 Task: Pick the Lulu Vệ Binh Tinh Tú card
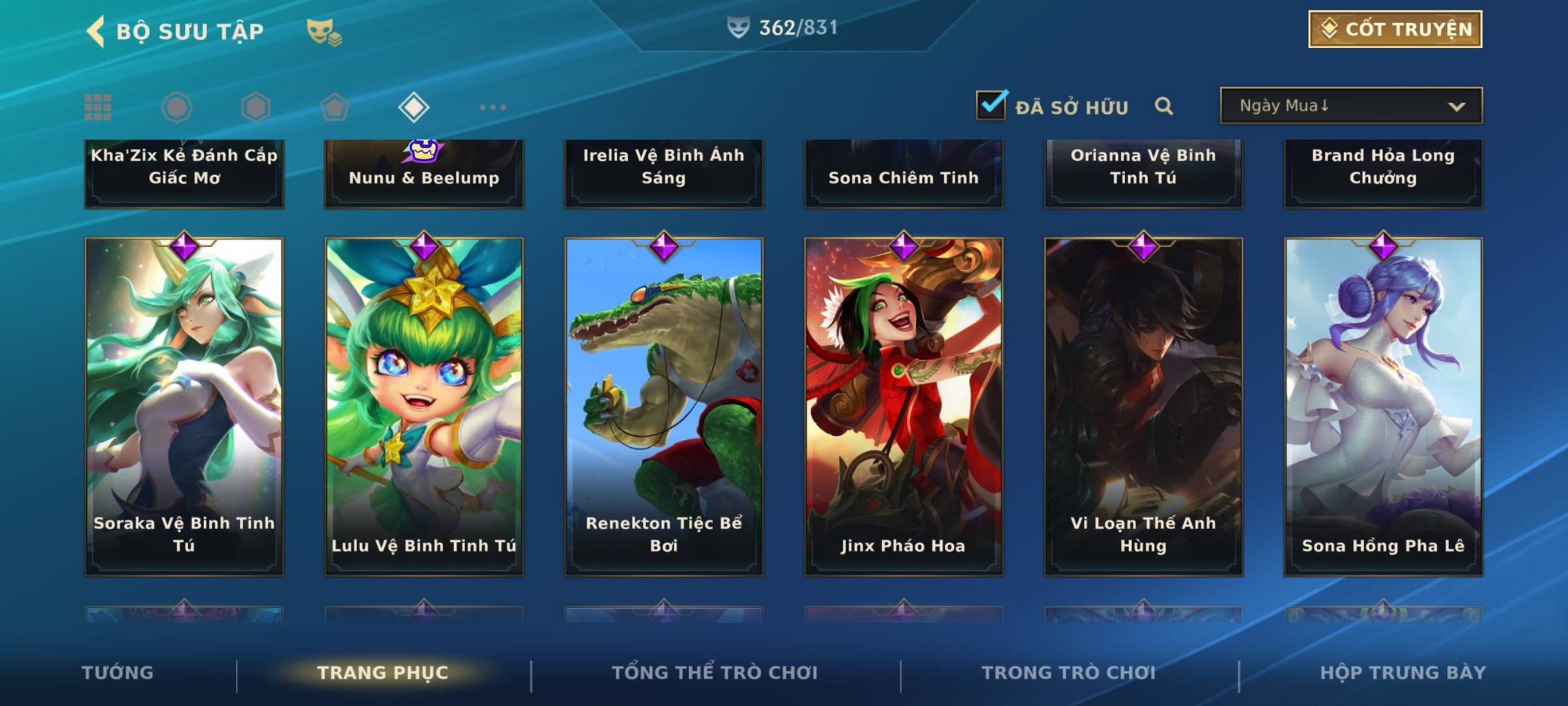click(424, 407)
